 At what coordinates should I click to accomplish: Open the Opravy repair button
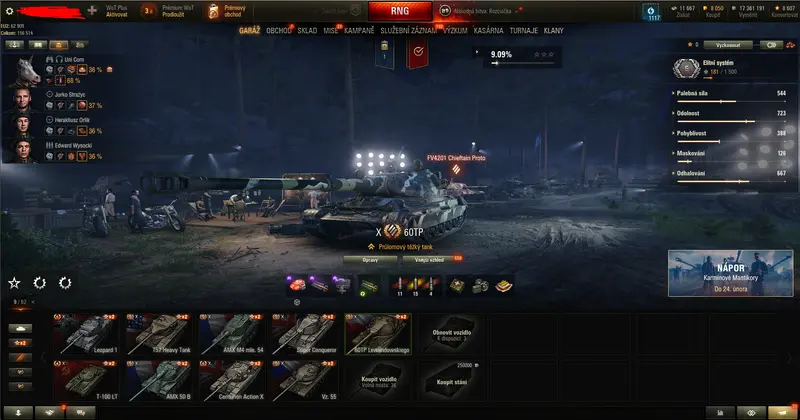click(370, 259)
